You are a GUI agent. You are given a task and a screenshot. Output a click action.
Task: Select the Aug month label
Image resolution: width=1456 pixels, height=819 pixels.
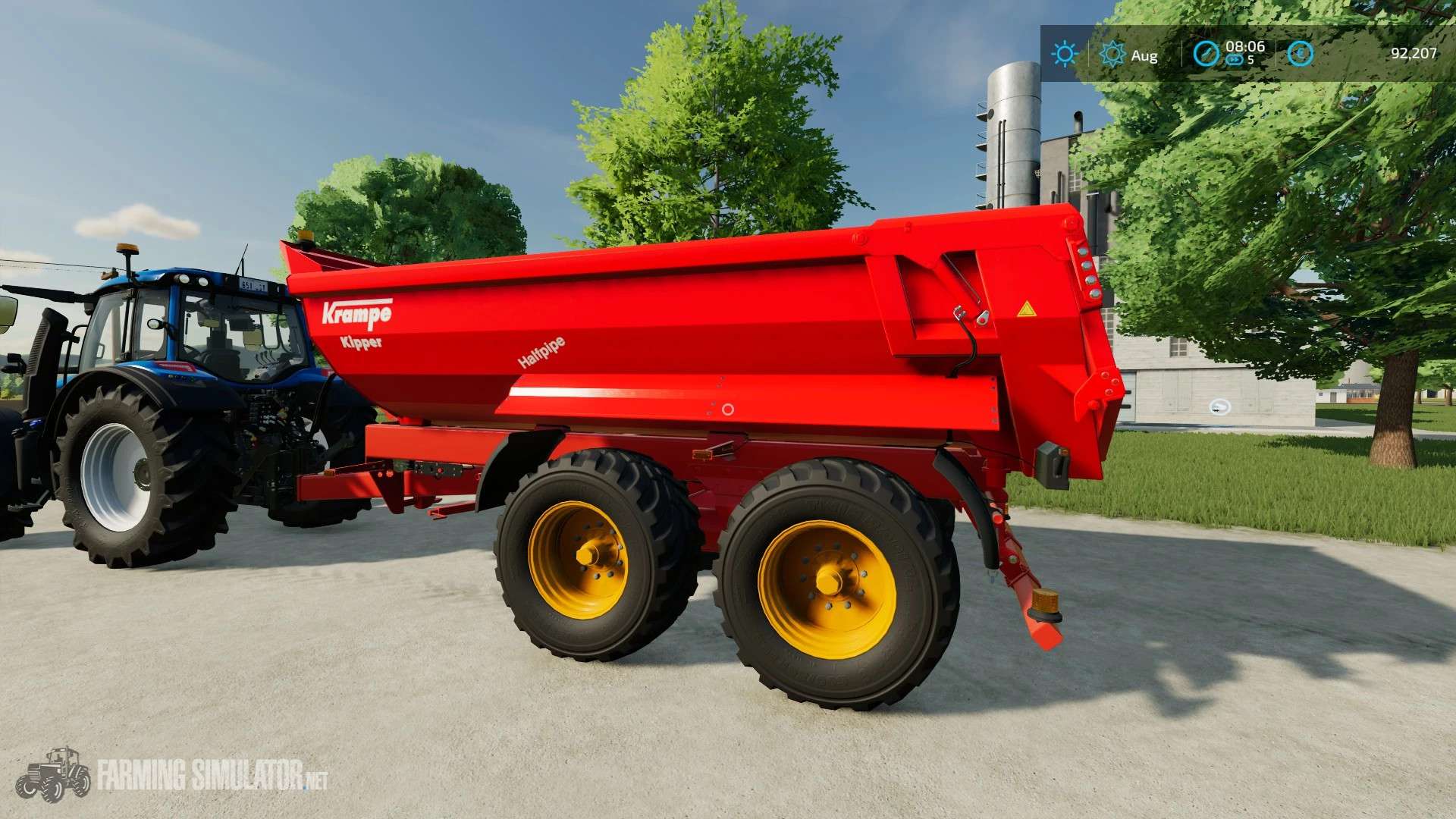pyautogui.click(x=1144, y=55)
